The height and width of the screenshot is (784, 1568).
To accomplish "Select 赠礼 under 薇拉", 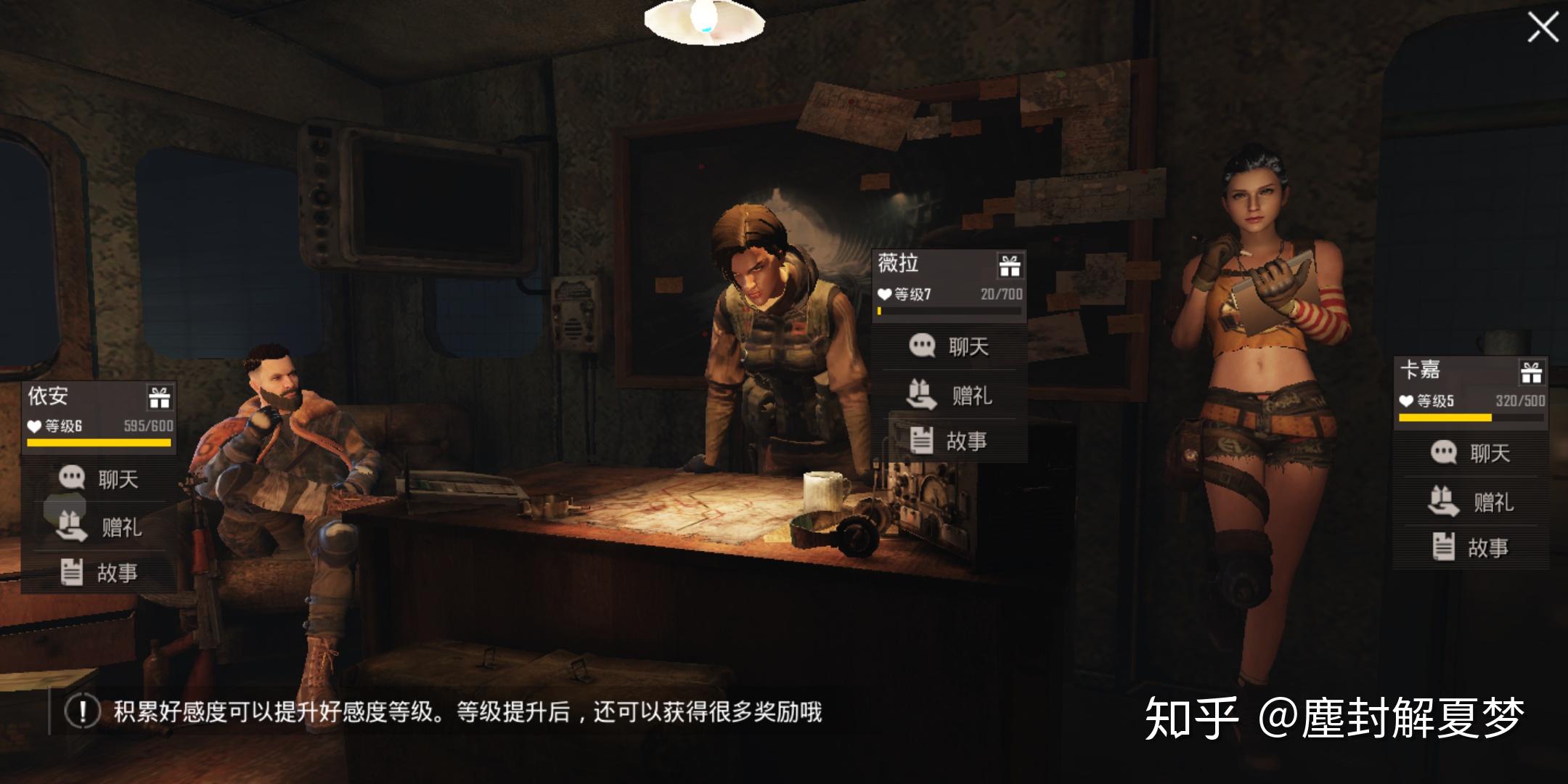I will click(949, 395).
